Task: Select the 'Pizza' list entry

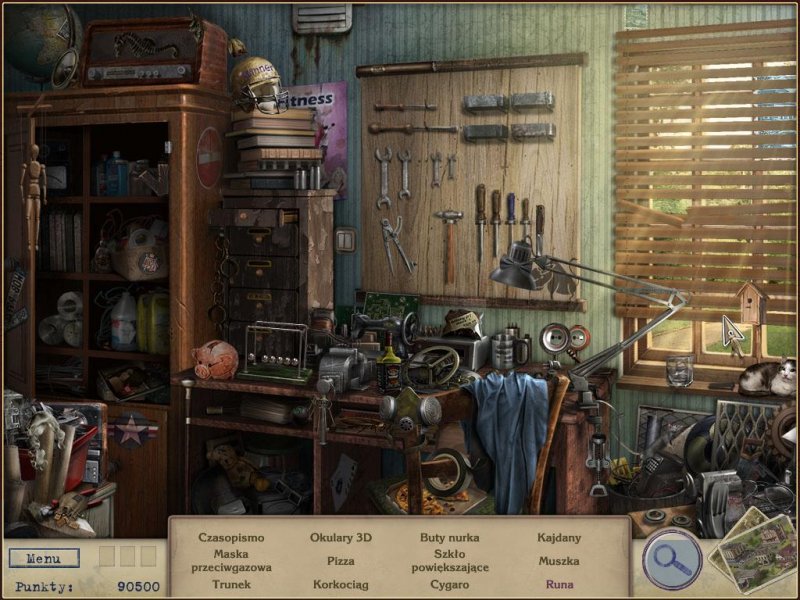Action: [340, 561]
